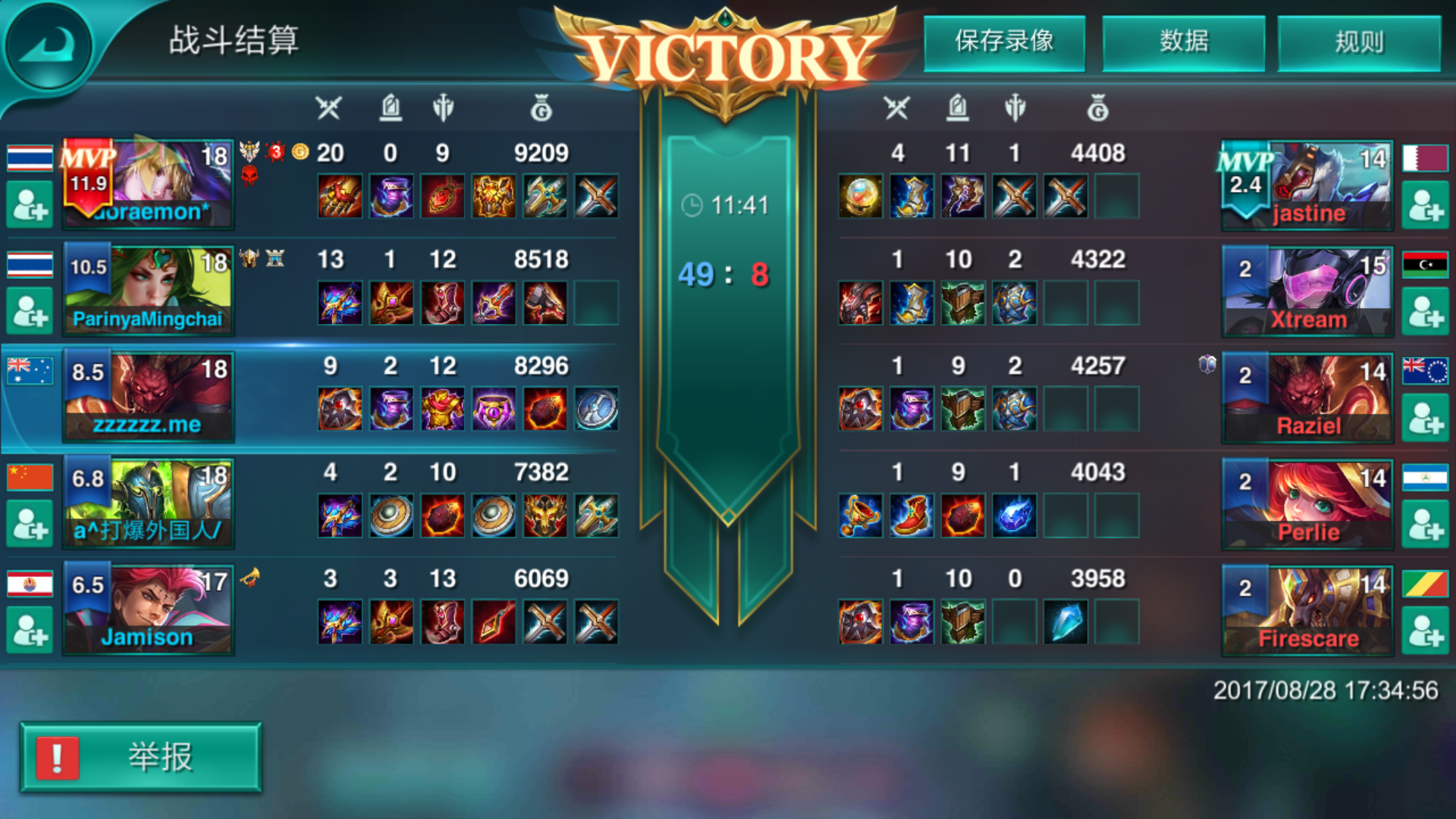1456x819 pixels.
Task: Inspect jastine's golden orb item
Action: [860, 196]
